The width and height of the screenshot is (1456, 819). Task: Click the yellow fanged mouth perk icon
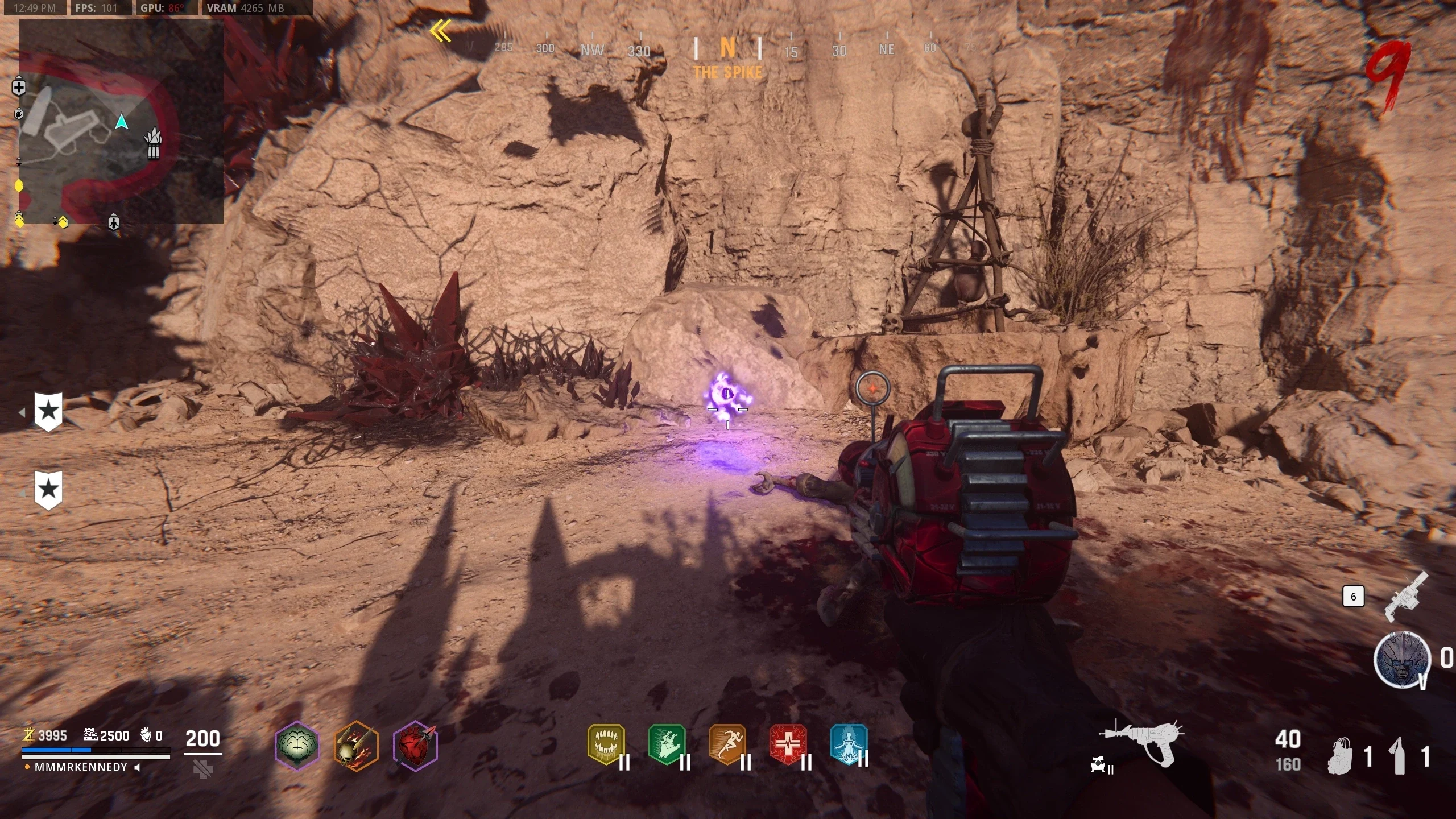(x=606, y=744)
